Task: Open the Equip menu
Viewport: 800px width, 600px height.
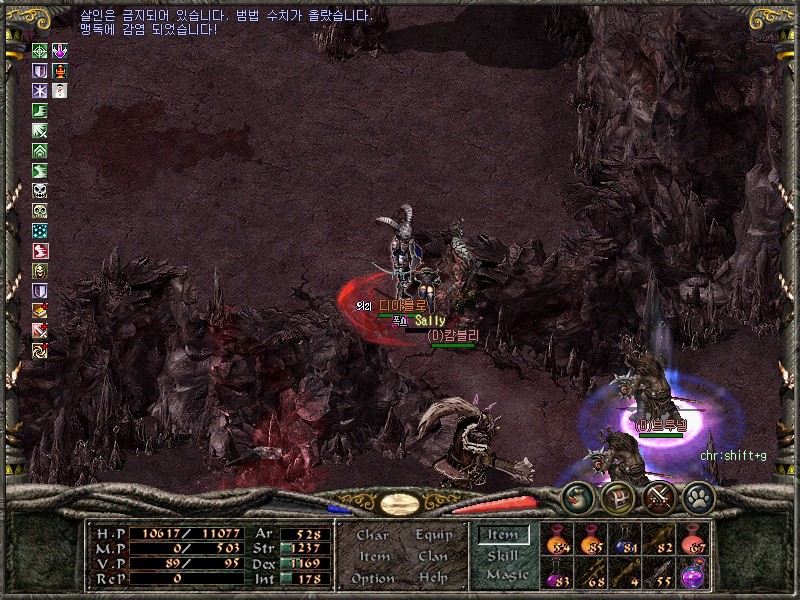Action: [434, 536]
